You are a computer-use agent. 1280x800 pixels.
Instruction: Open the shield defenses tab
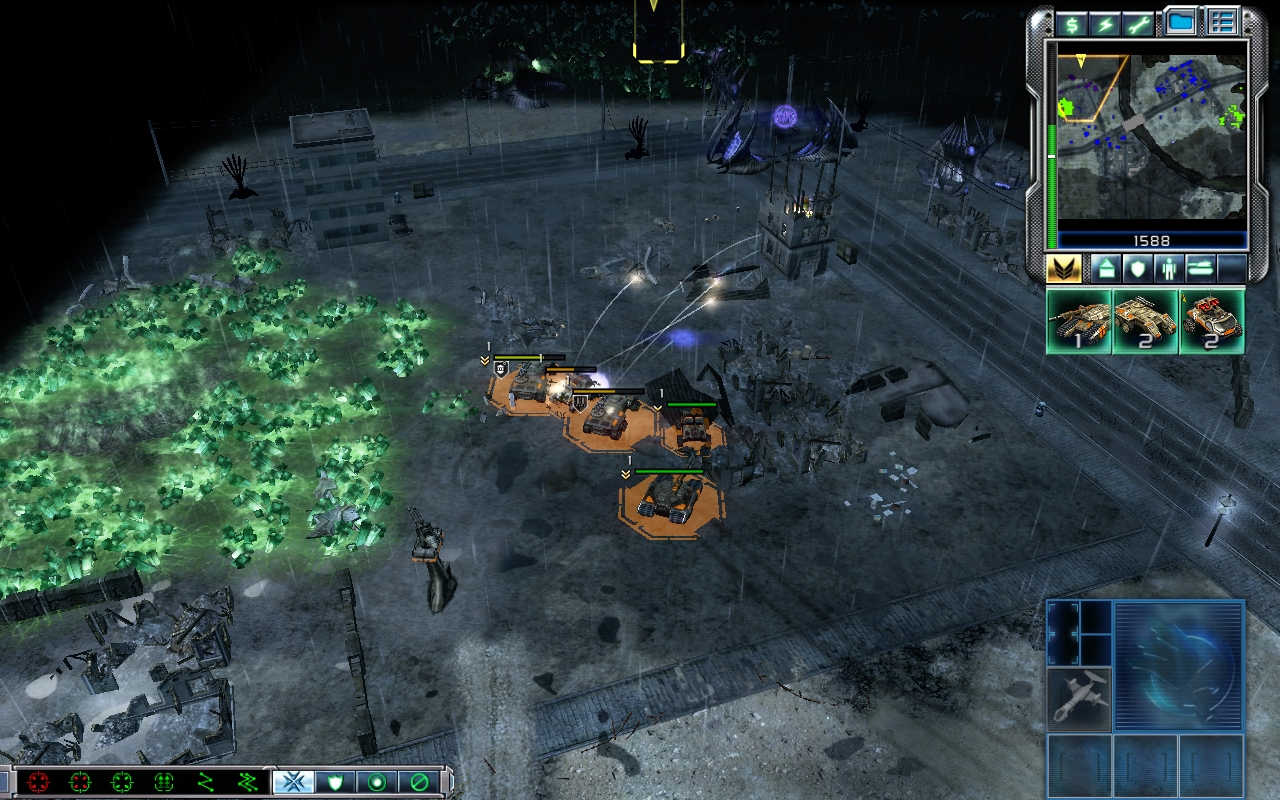tap(1137, 269)
